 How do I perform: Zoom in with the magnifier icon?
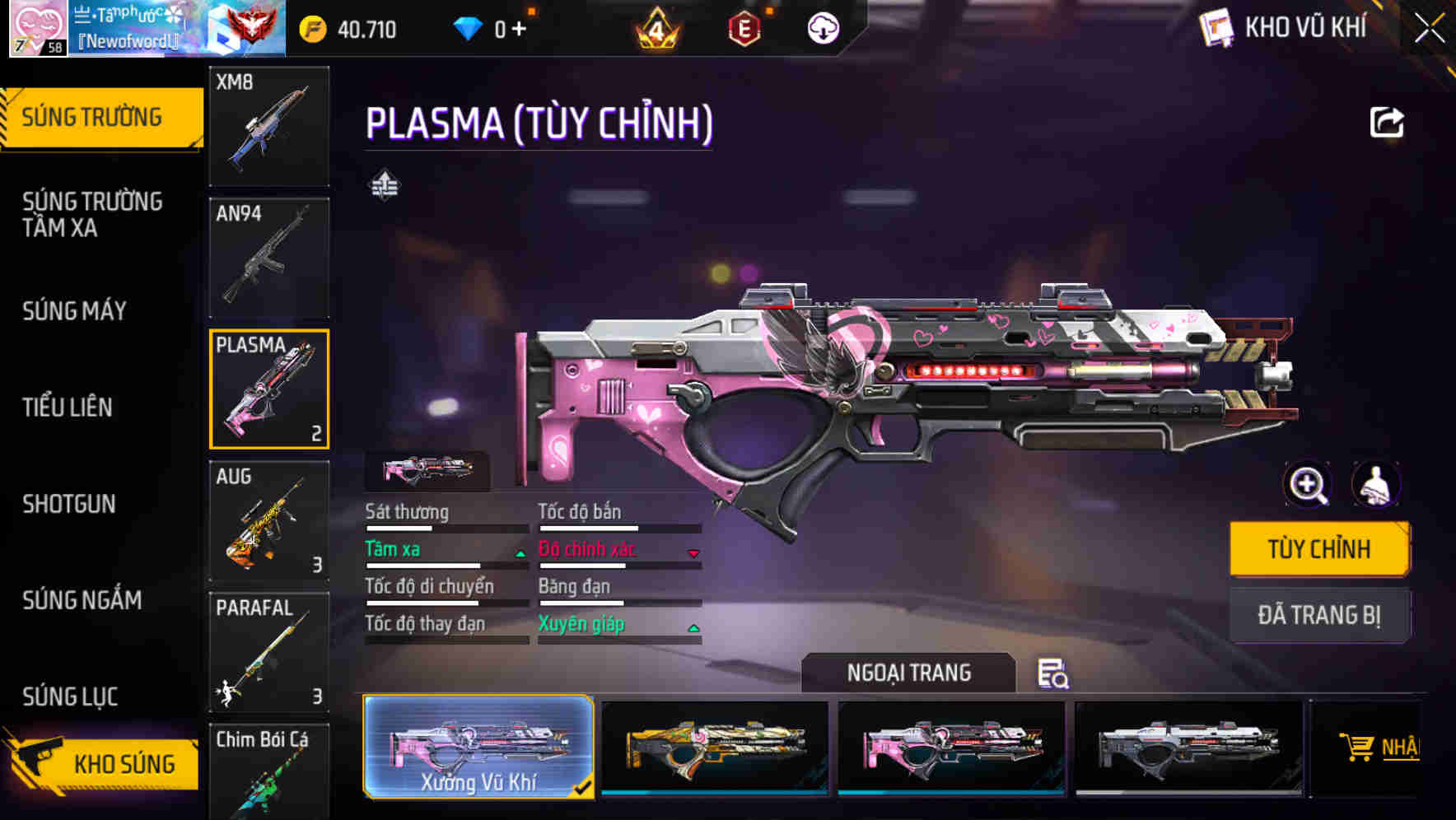(1308, 485)
